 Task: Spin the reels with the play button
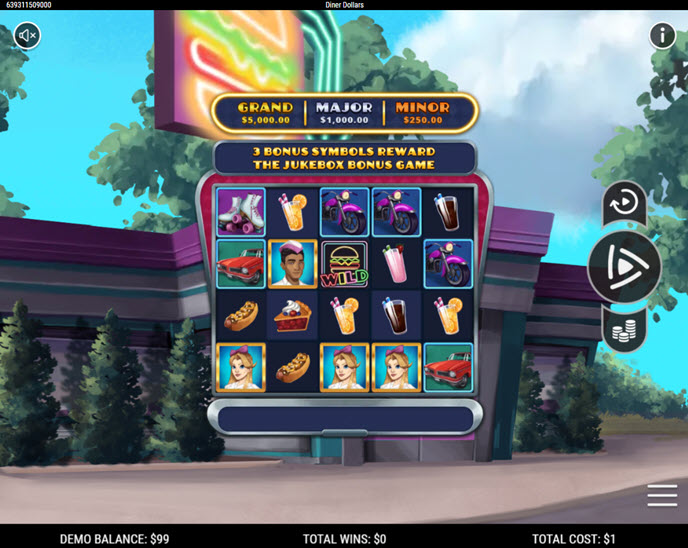pyautogui.click(x=624, y=267)
